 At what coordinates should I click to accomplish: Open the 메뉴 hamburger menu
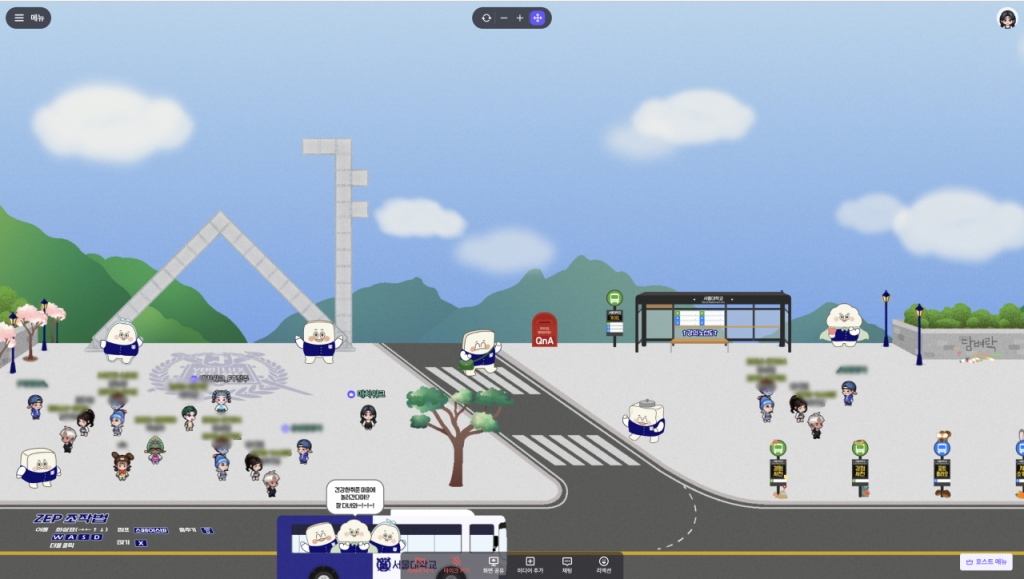coord(28,18)
